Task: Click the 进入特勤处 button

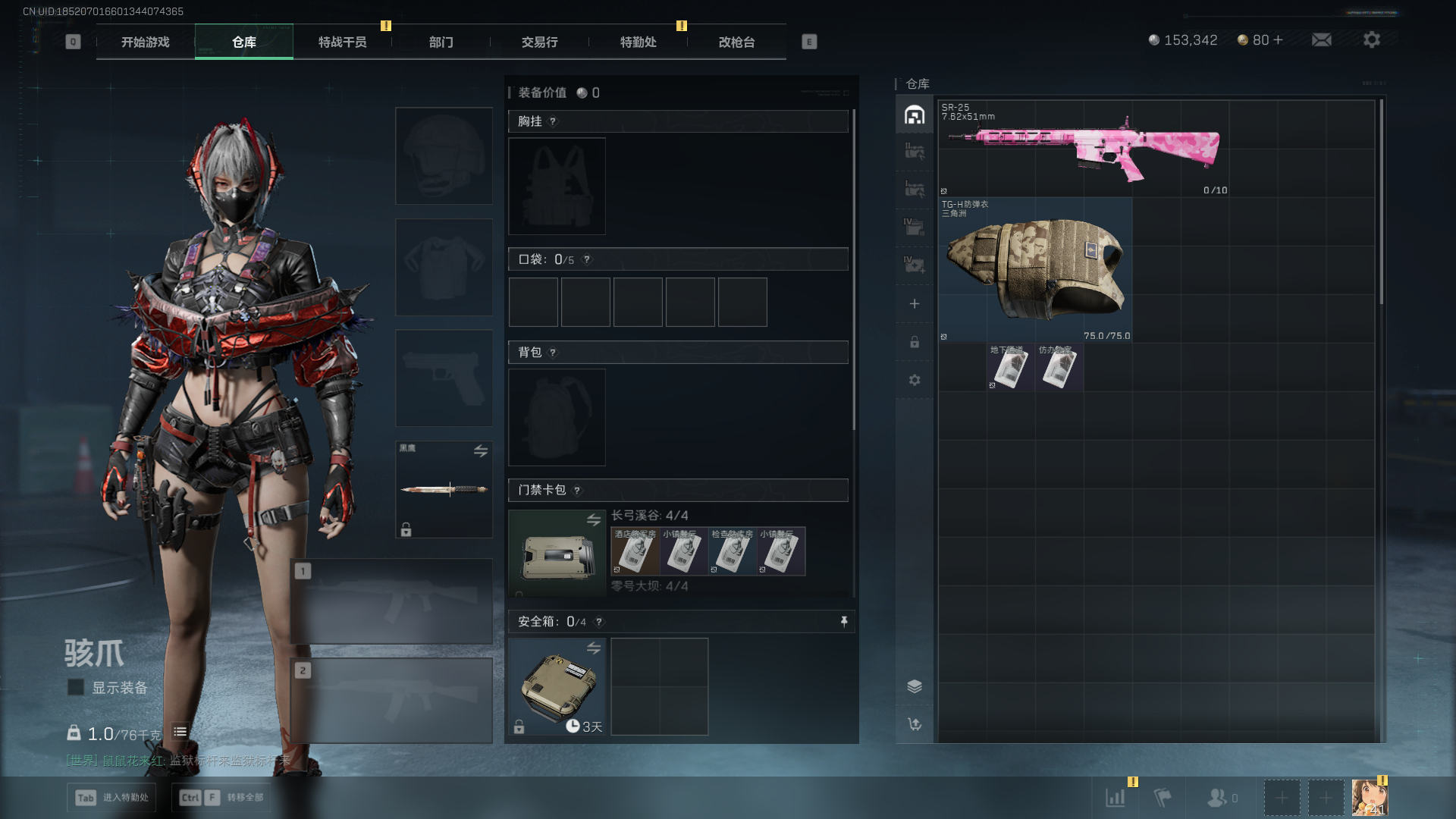Action: click(111, 797)
